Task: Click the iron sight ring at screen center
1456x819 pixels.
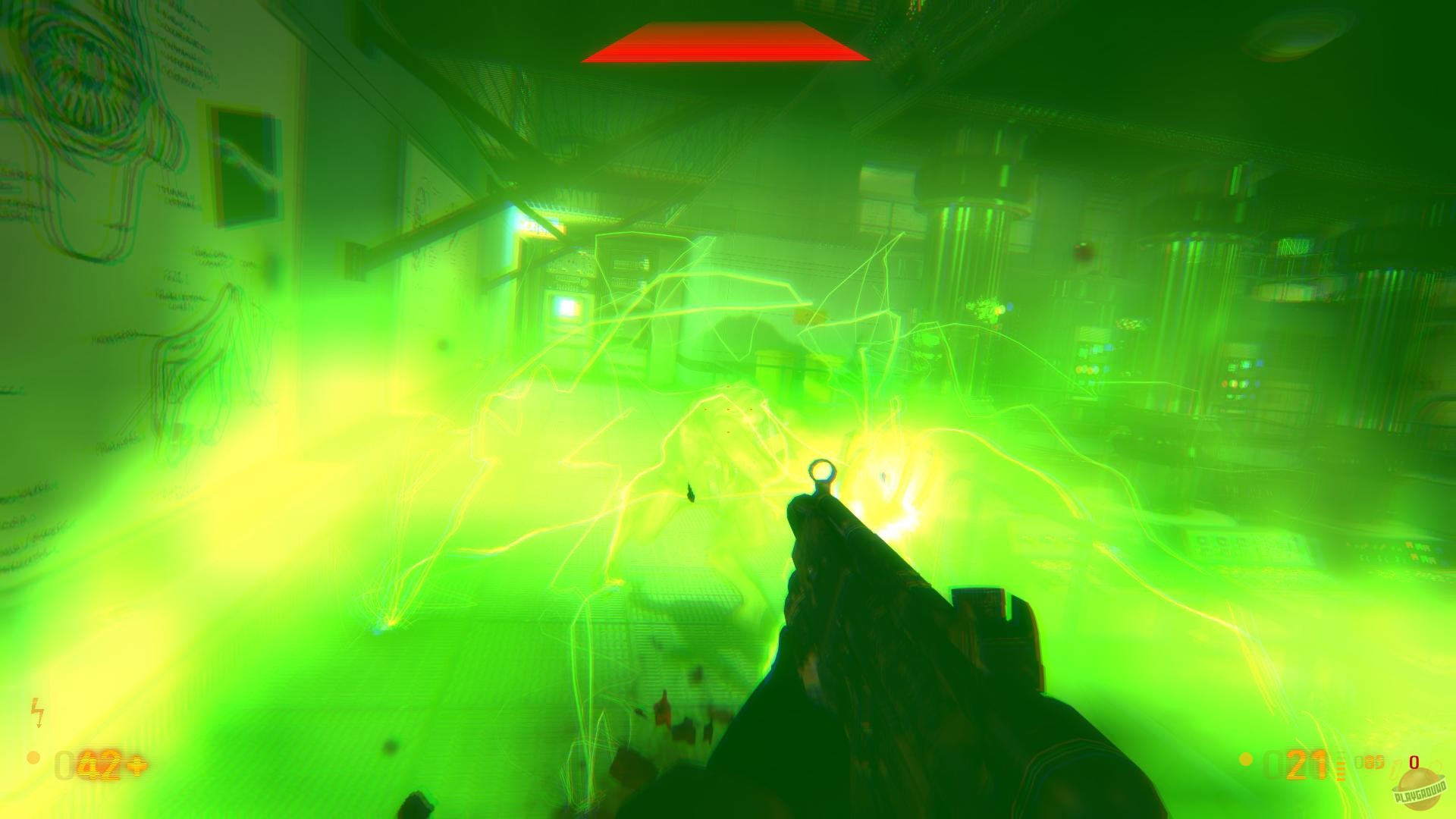Action: click(822, 472)
